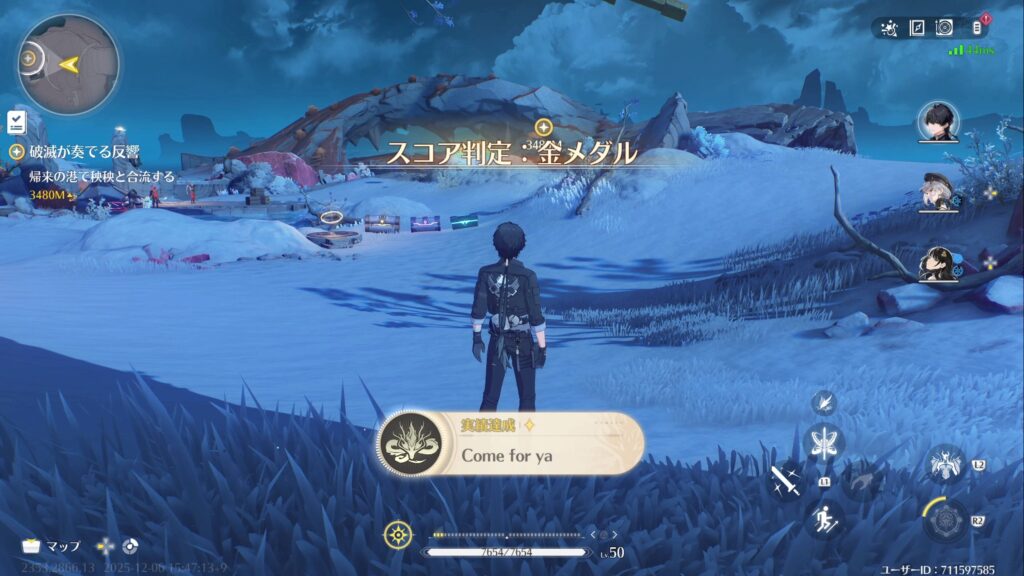Open the マップ map button
Image resolution: width=1024 pixels, height=576 pixels.
51,546
